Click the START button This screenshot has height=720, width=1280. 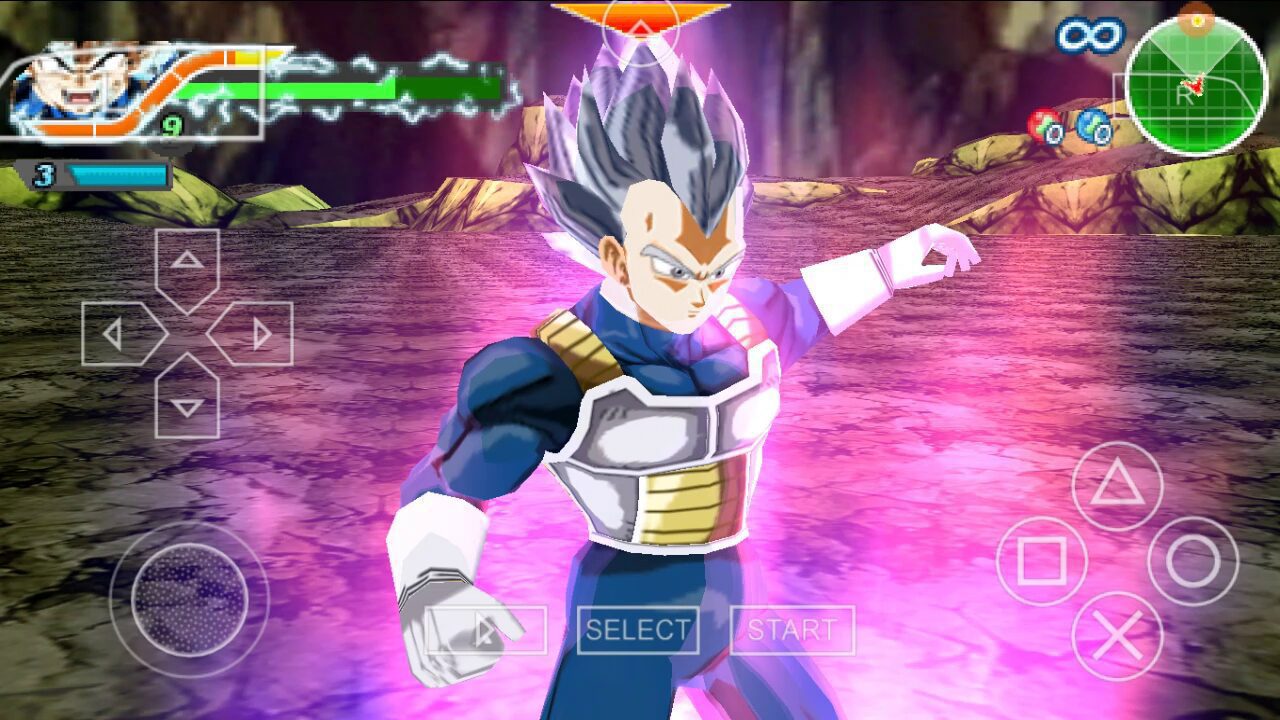(792, 630)
